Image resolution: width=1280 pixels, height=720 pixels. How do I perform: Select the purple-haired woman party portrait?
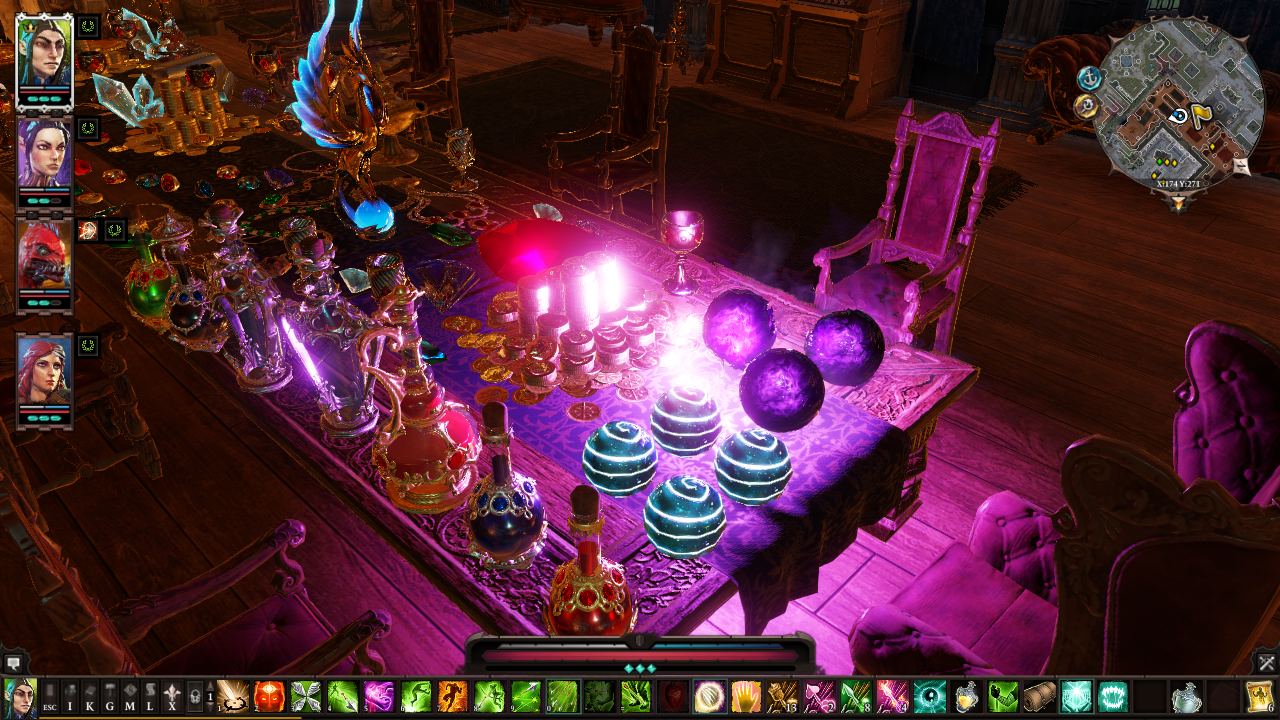tap(44, 156)
